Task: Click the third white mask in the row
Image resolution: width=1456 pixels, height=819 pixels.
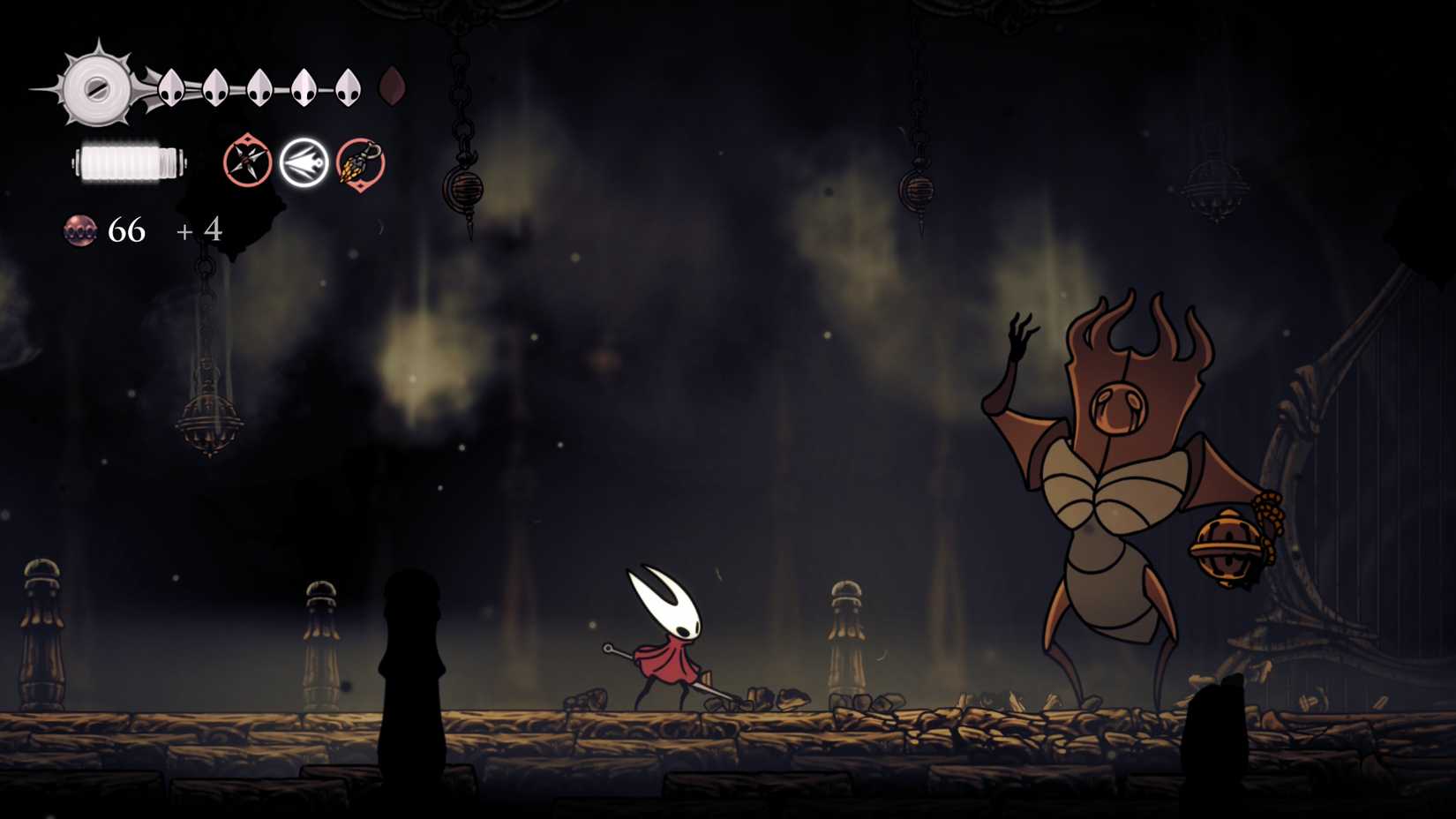Action: coord(259,88)
